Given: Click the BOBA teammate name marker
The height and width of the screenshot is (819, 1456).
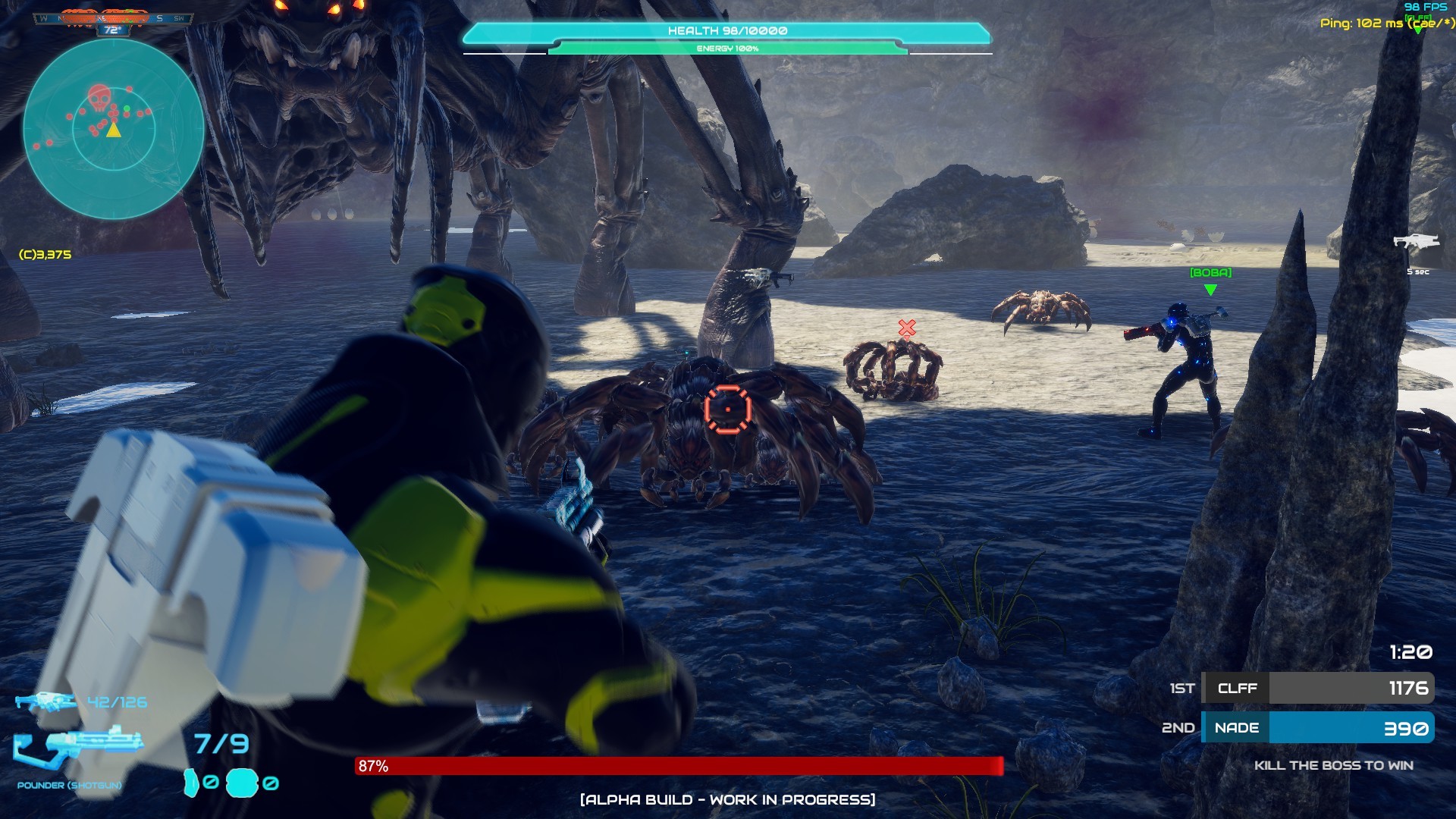Looking at the screenshot, I should pyautogui.click(x=1210, y=273).
